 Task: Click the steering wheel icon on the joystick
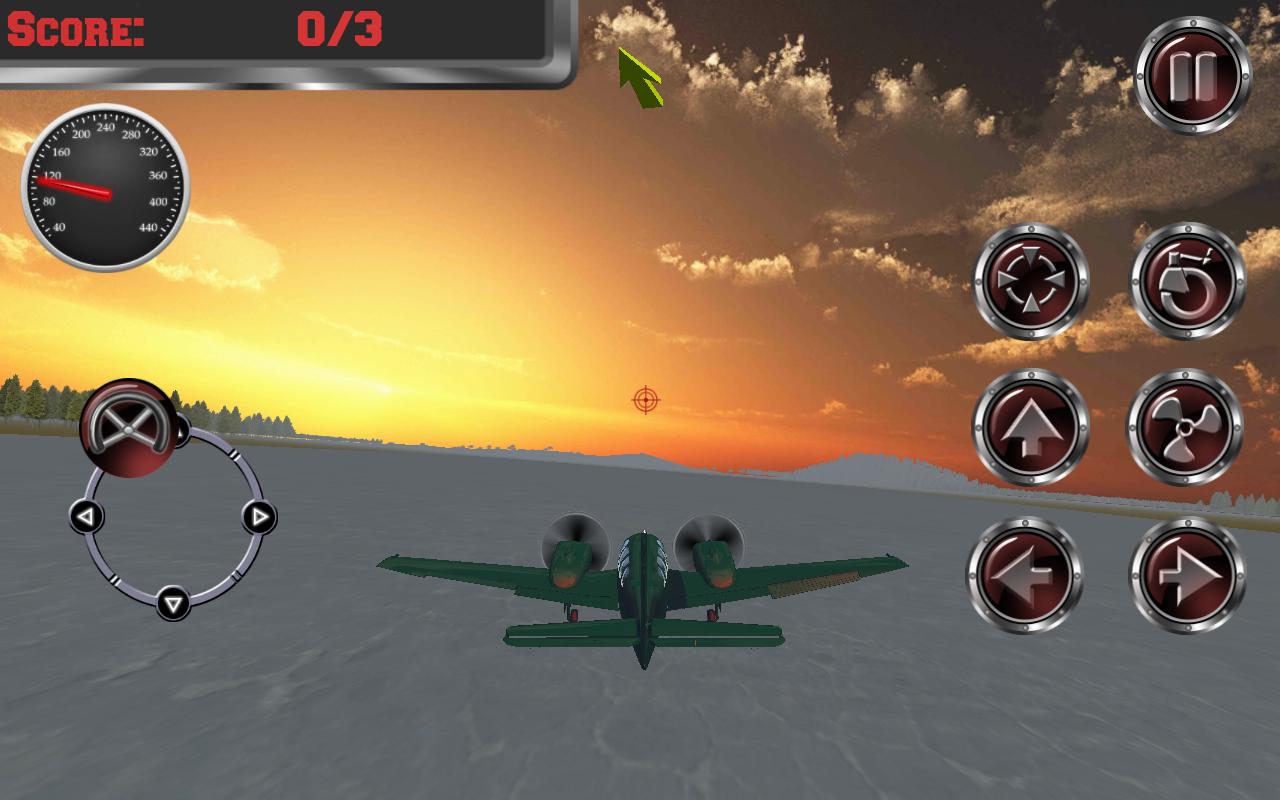point(127,428)
